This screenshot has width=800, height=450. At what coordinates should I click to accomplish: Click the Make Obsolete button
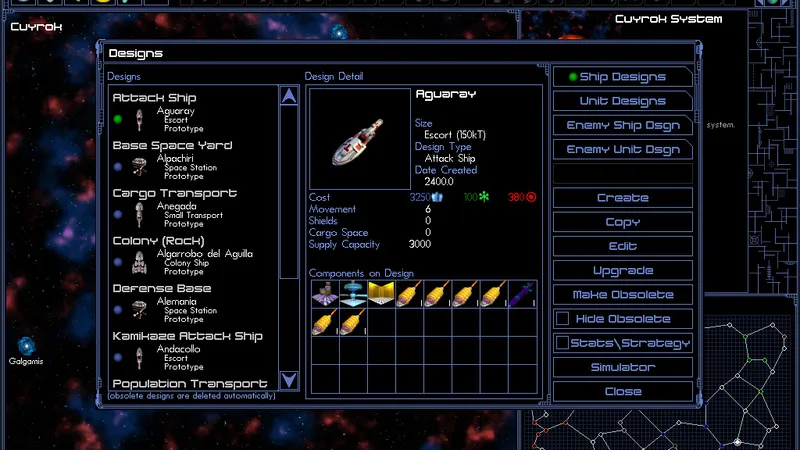click(622, 295)
